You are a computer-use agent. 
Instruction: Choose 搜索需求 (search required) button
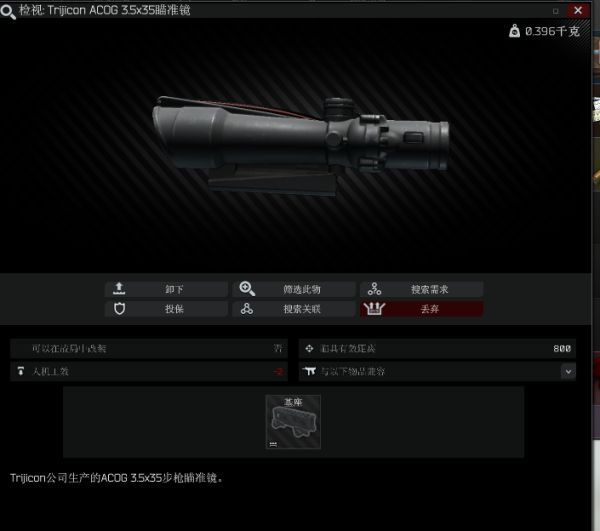pyautogui.click(x=421, y=289)
